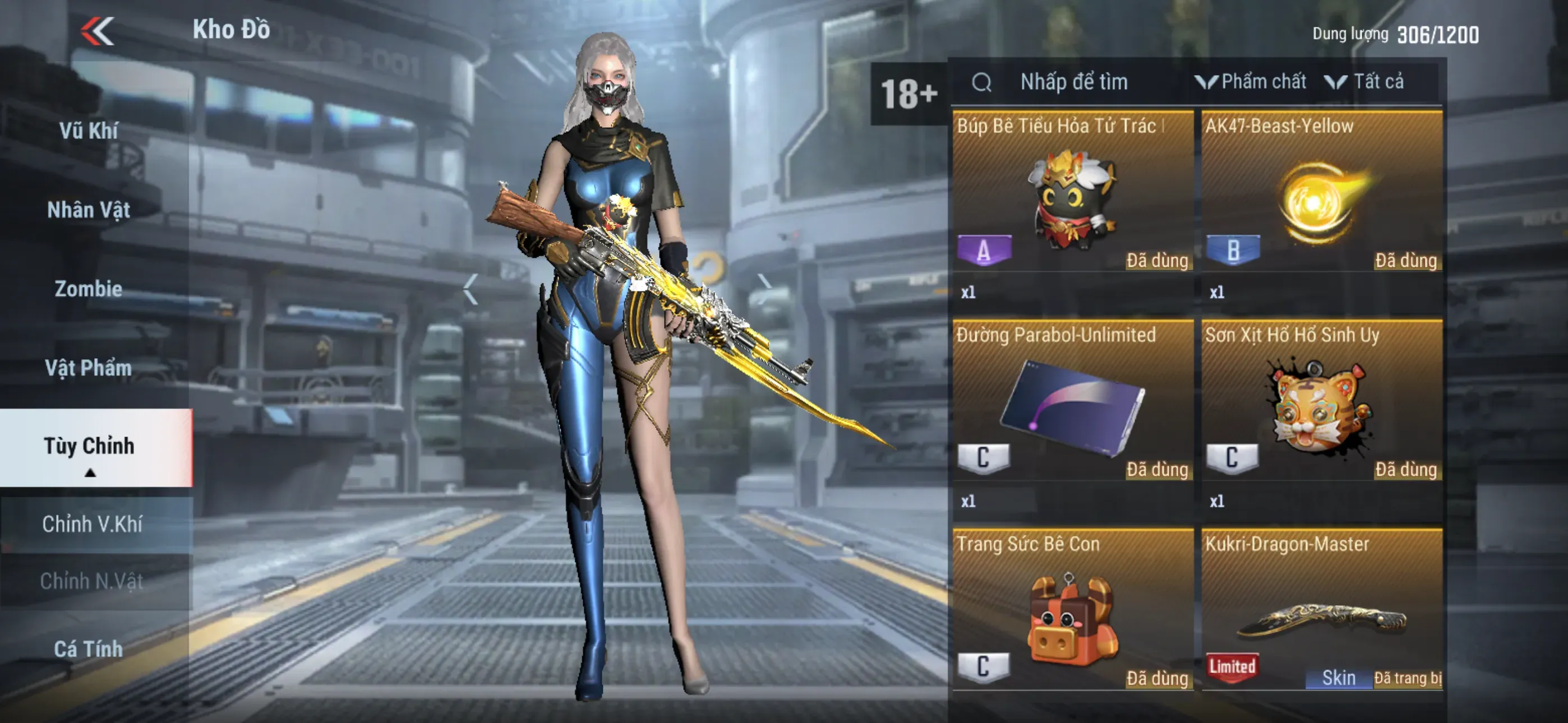Choose the Chỉnh V.Khí sub-tab
This screenshot has width=1568, height=723.
(93, 524)
